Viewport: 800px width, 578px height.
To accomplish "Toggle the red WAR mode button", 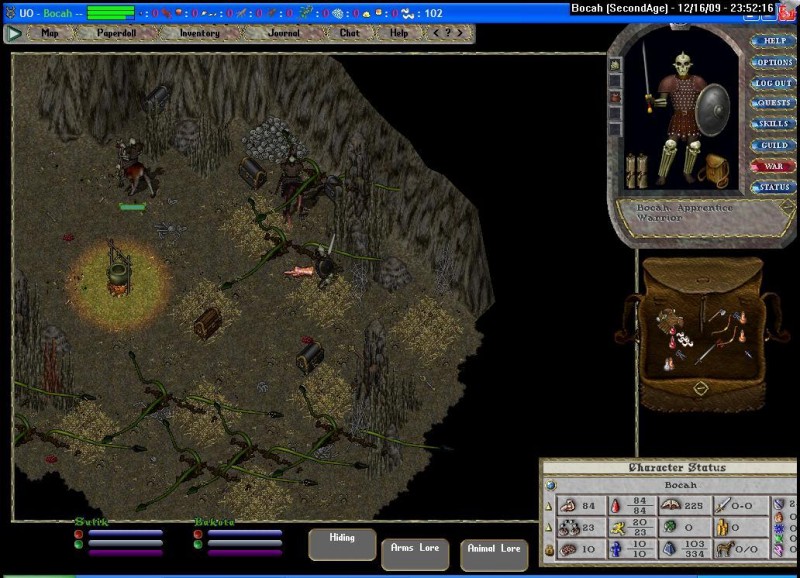I will [774, 166].
